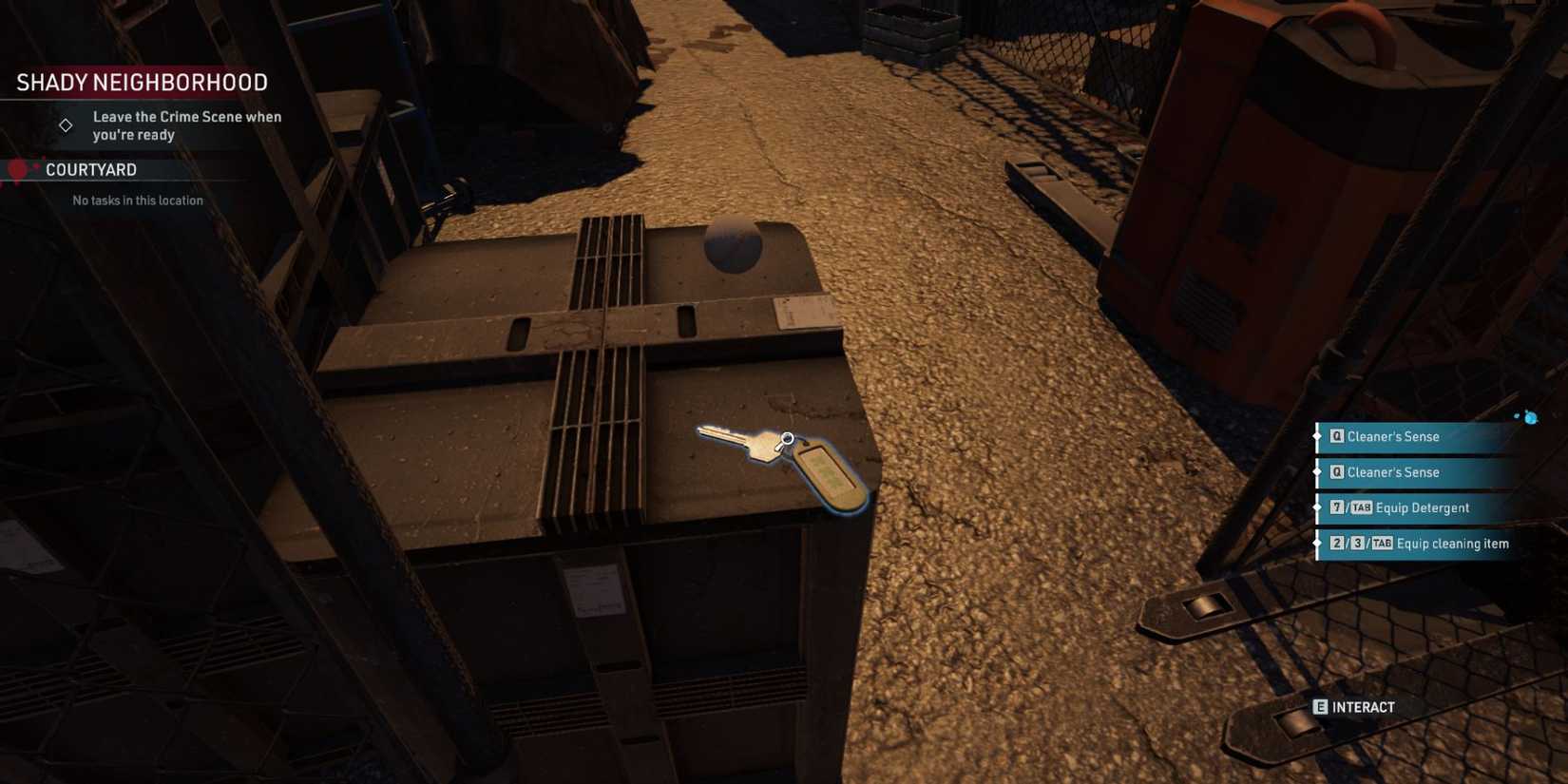Screen dimensions: 1568x784
Task: Toggle the Equip cleaning item prompt diamond
Action: (1317, 543)
